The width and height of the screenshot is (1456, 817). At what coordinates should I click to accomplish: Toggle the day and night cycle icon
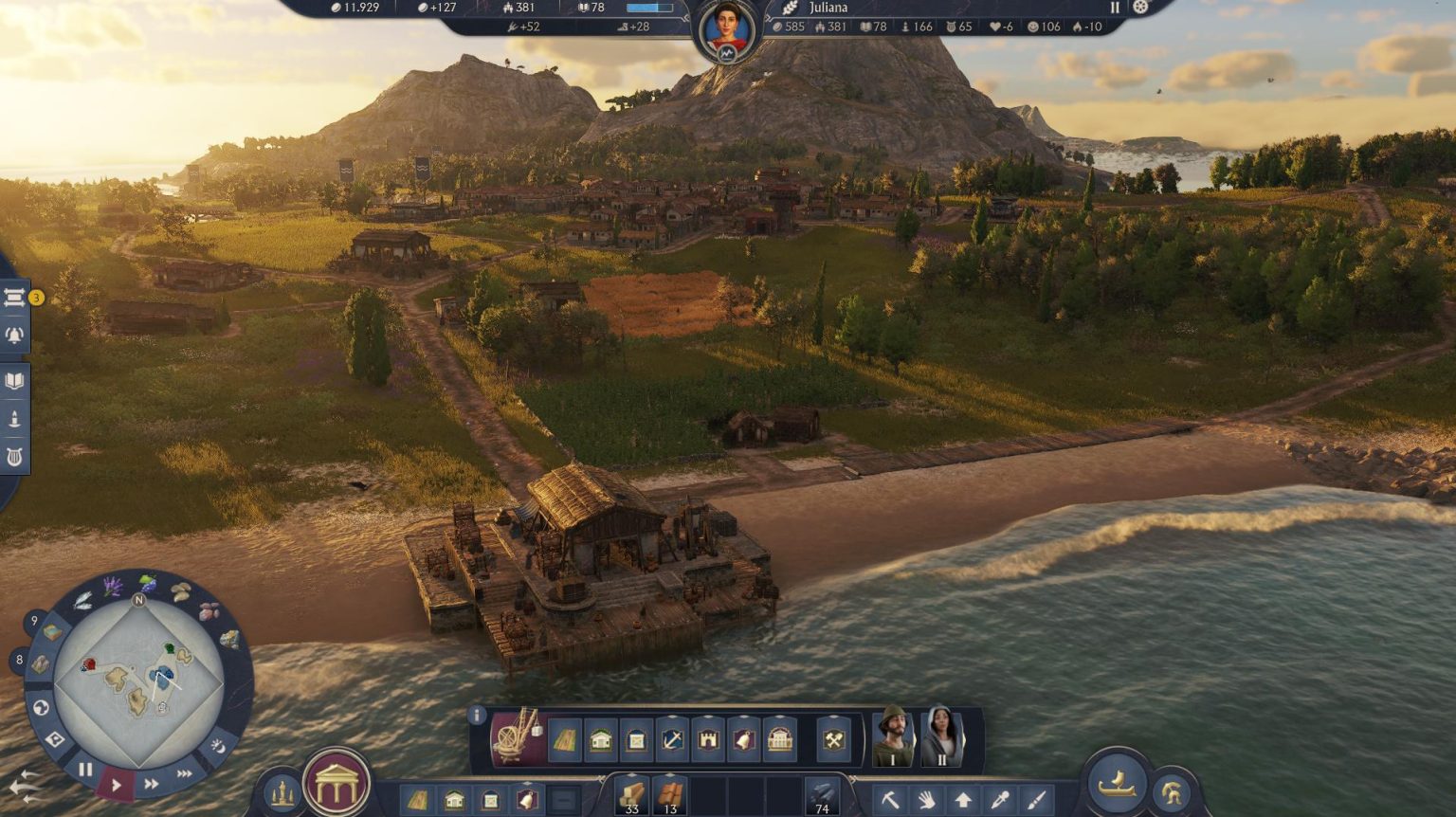(x=217, y=746)
